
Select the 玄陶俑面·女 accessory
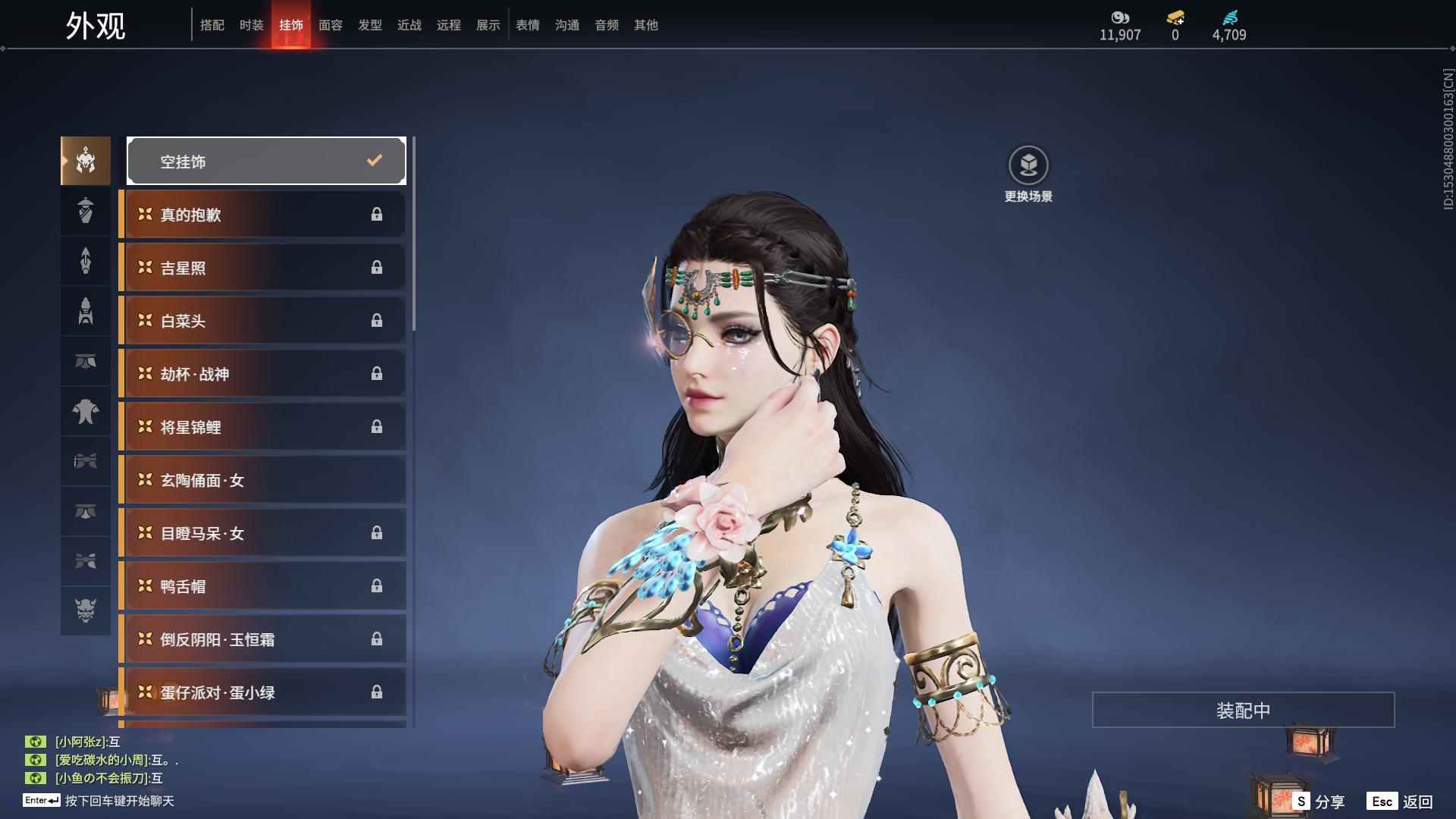click(262, 480)
